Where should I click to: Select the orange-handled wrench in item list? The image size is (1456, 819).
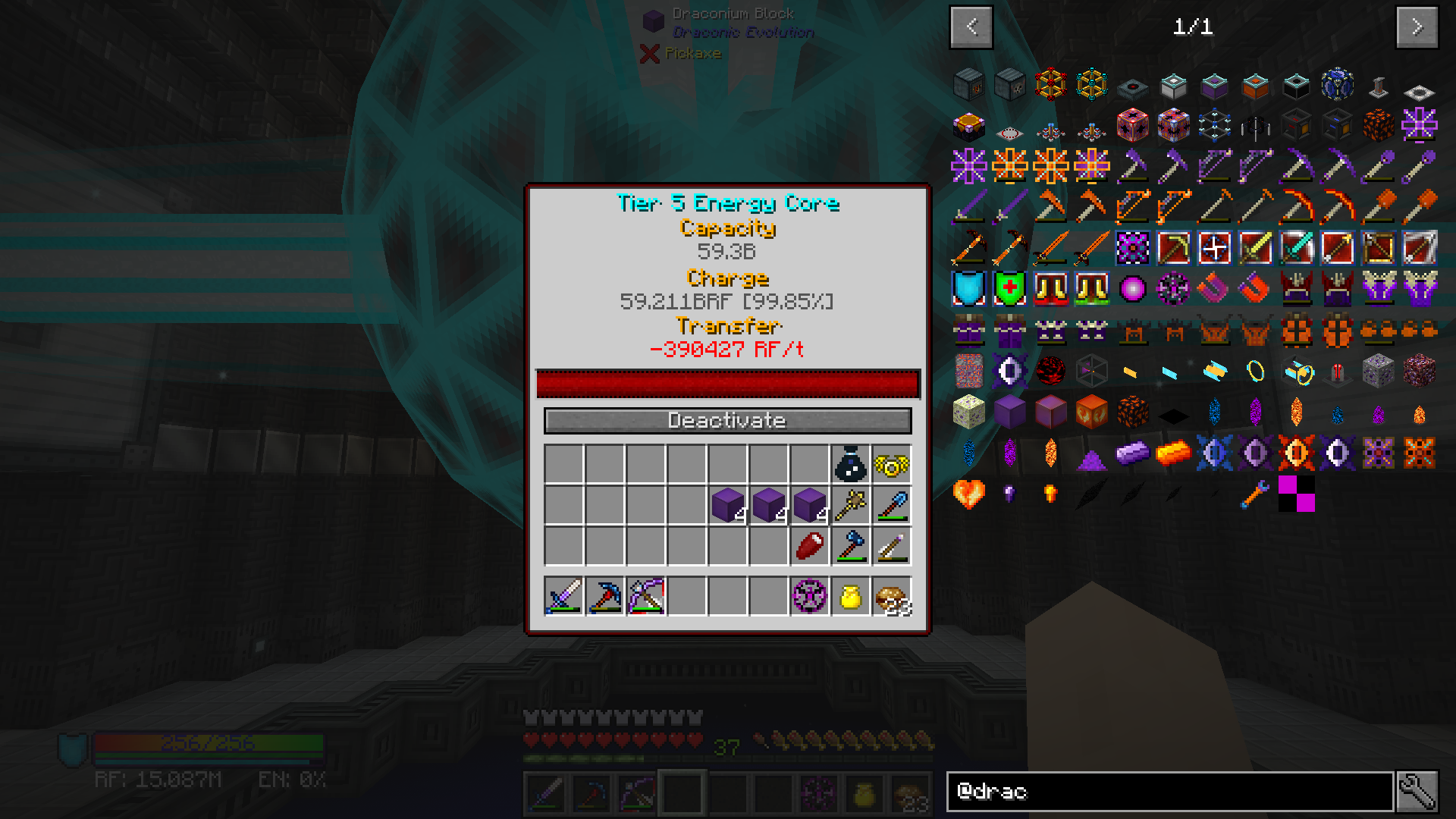(x=1256, y=494)
